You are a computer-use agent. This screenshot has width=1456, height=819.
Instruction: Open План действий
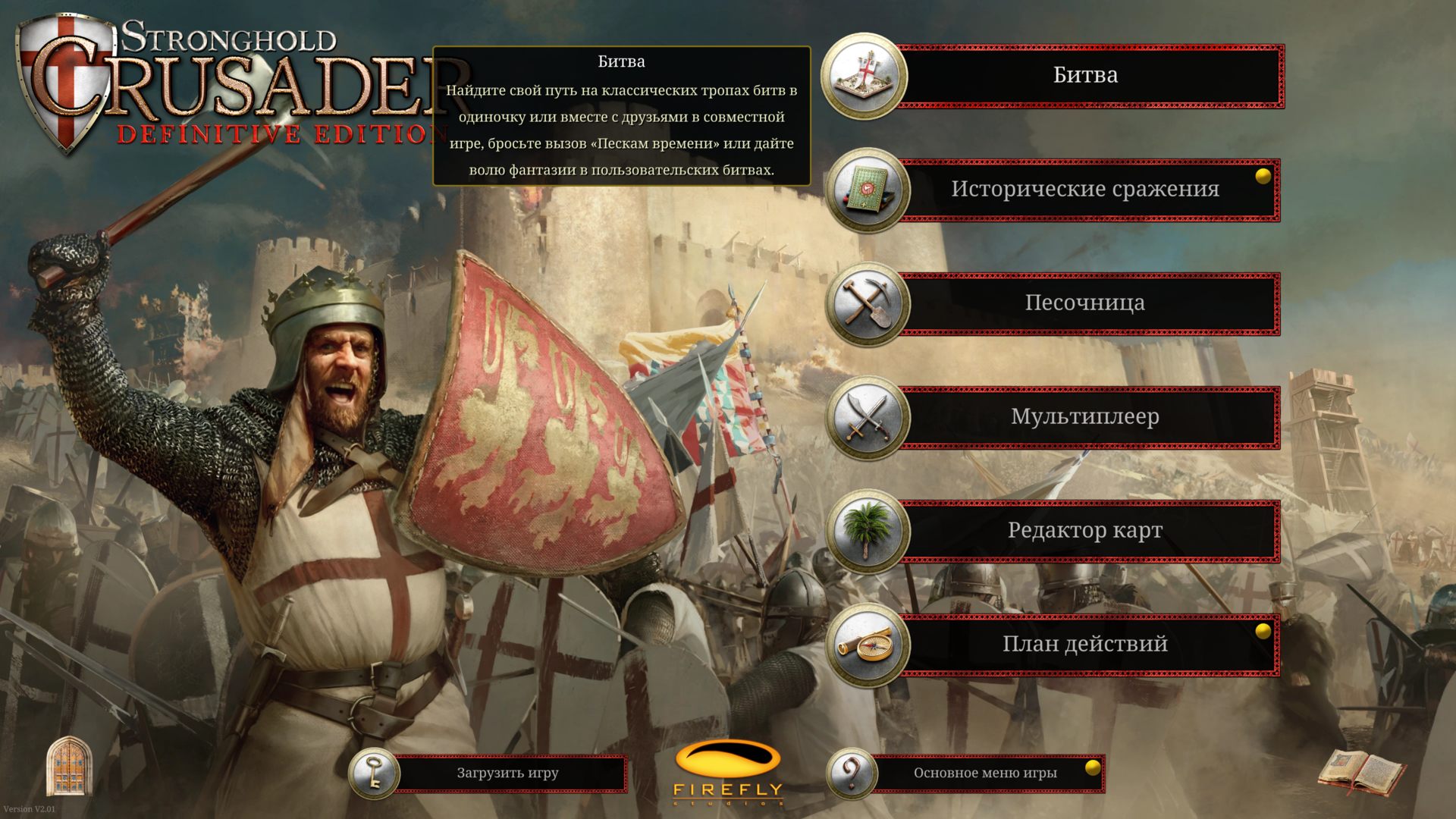1084,645
